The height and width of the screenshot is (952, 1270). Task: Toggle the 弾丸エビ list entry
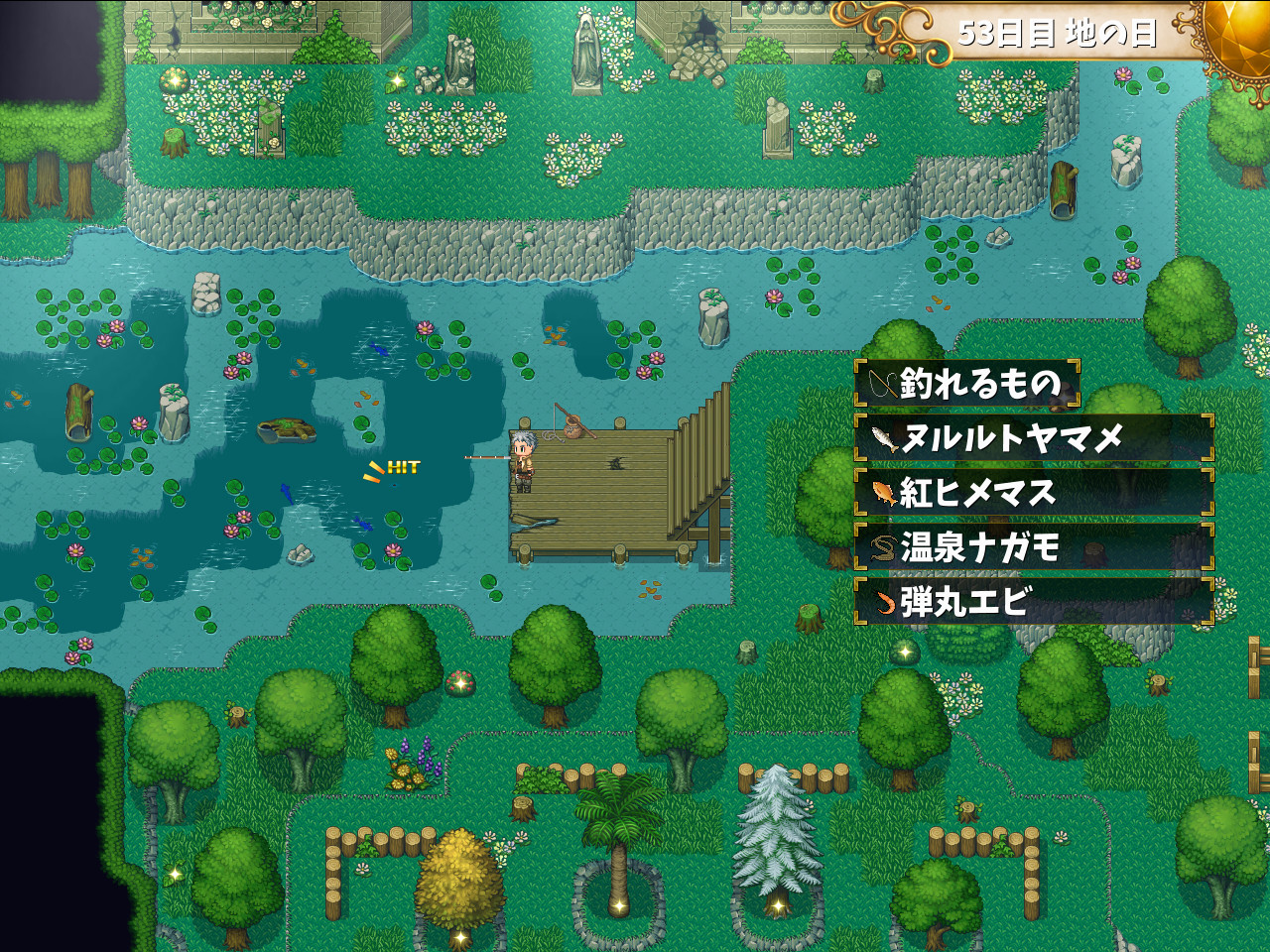coord(1036,601)
